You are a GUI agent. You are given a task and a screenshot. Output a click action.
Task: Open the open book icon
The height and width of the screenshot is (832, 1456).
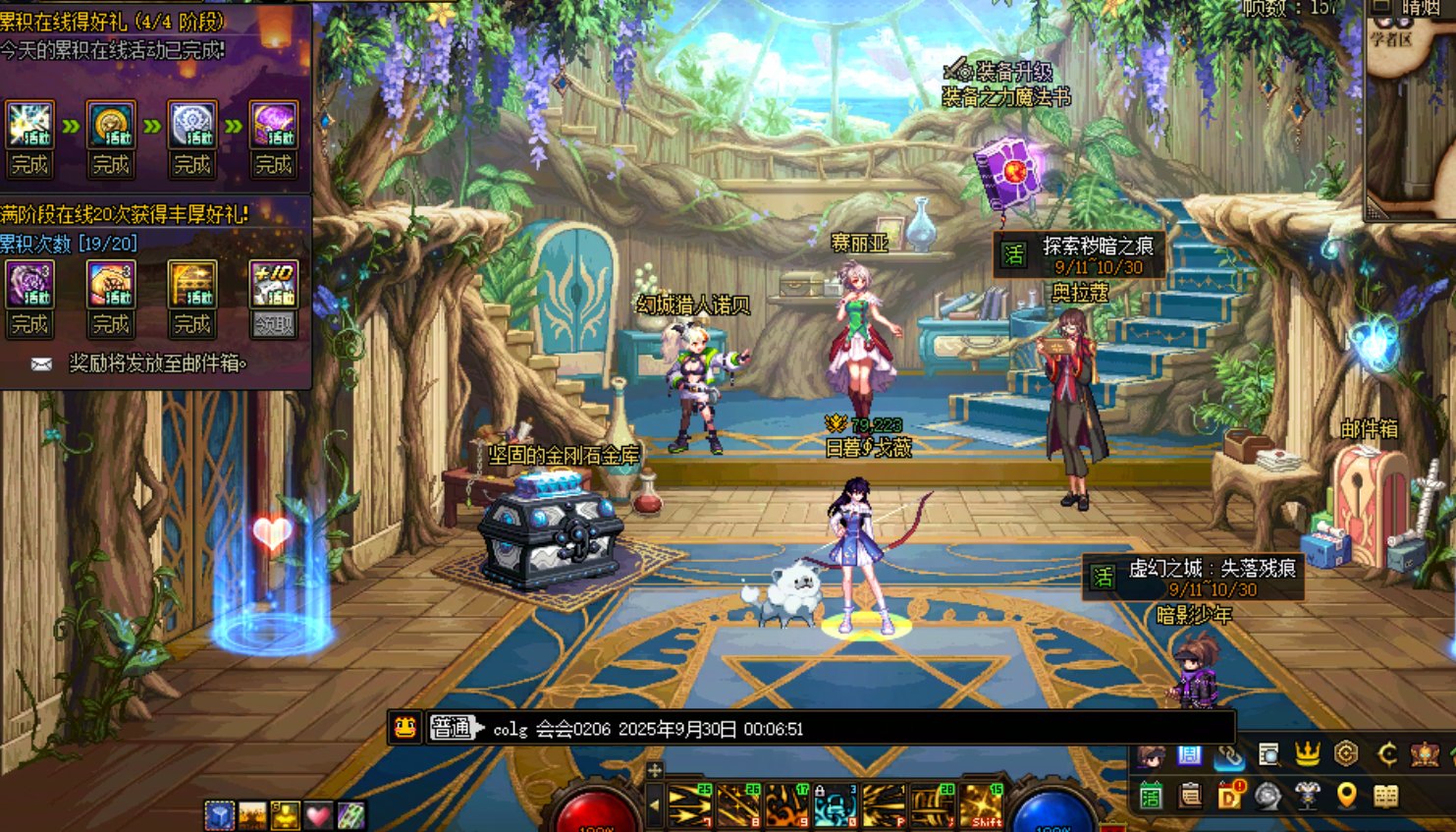tap(1385, 796)
